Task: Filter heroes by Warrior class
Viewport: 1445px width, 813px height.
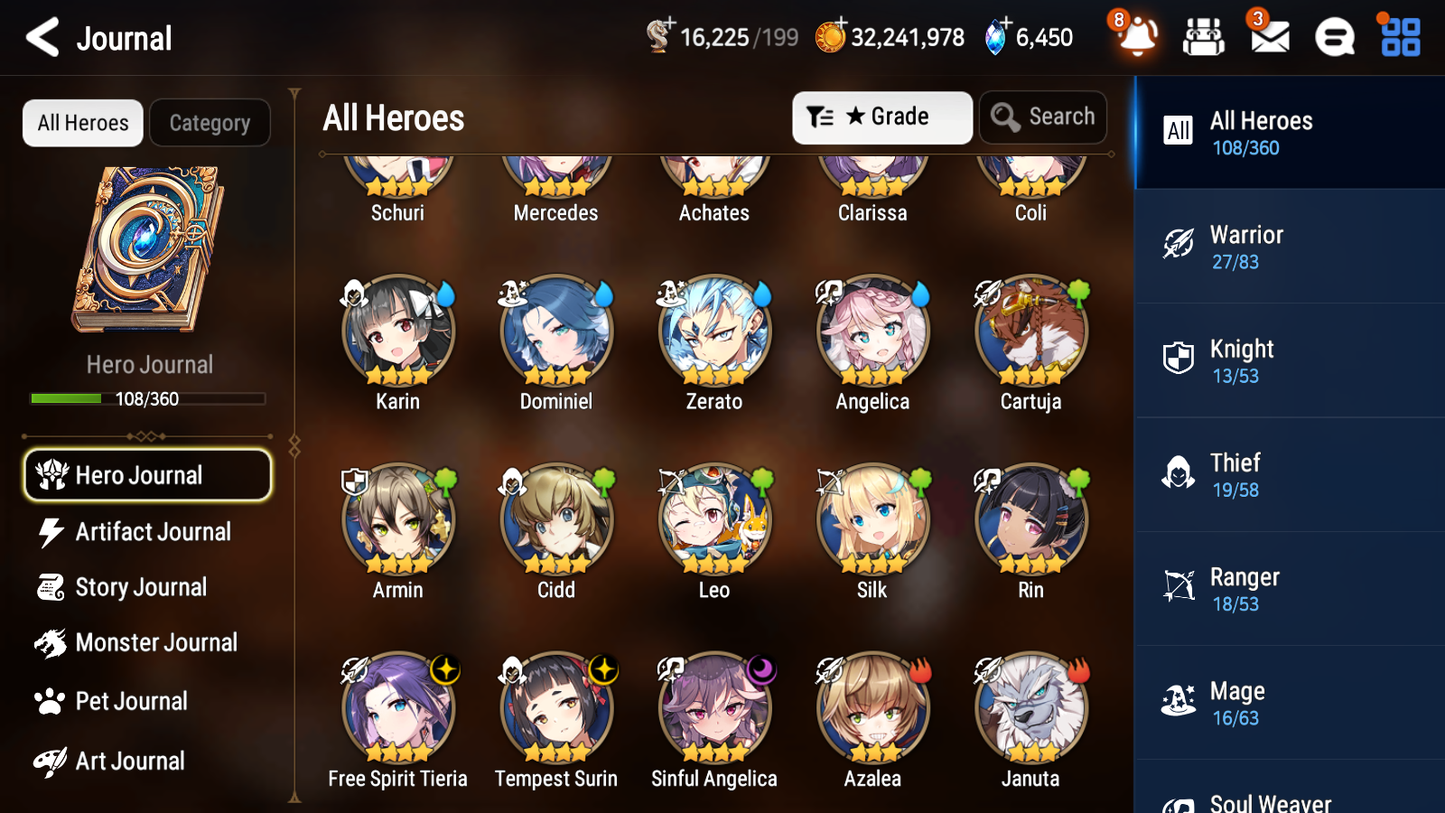Action: (1289, 246)
